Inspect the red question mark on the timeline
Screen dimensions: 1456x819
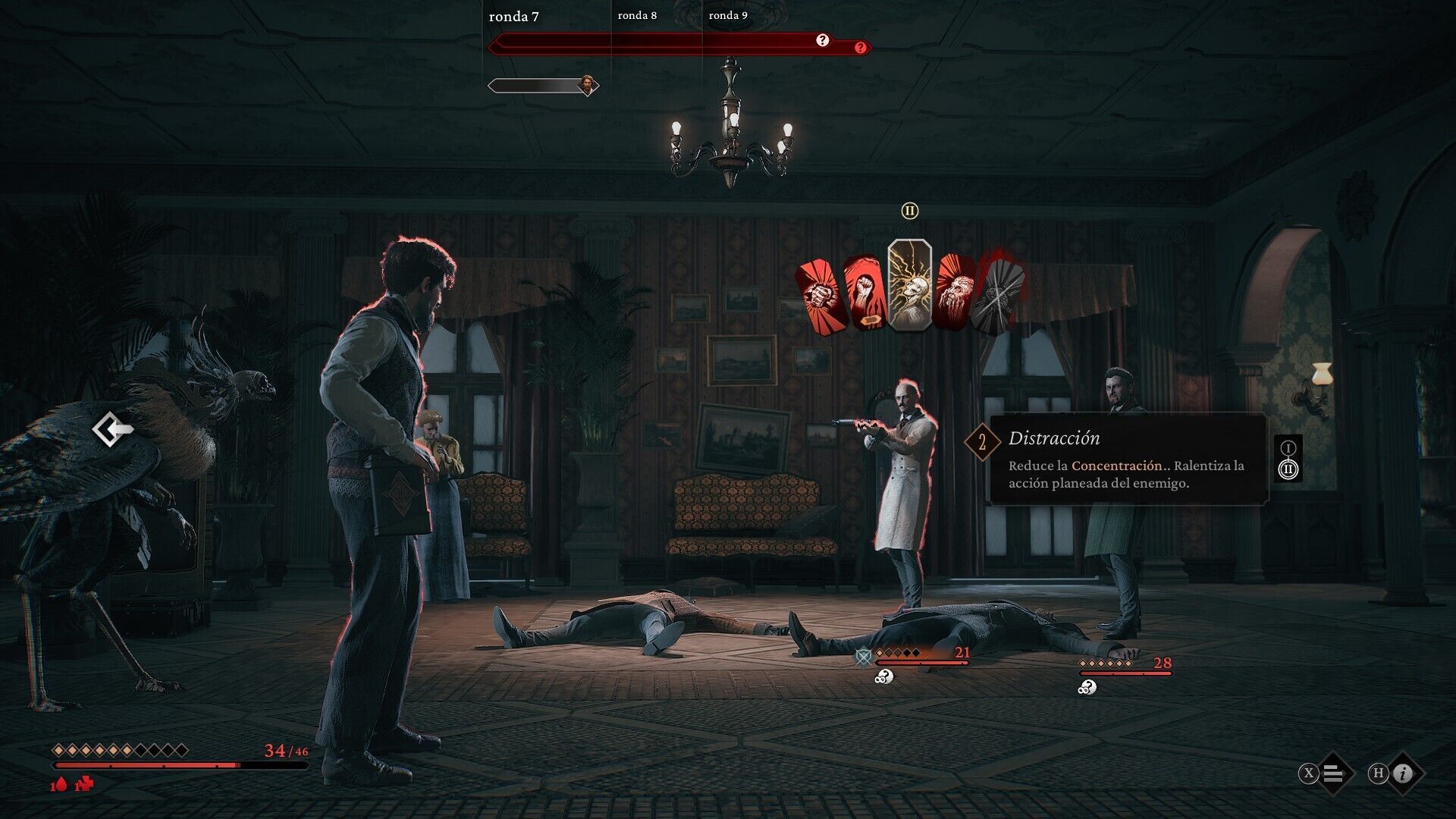[x=860, y=48]
